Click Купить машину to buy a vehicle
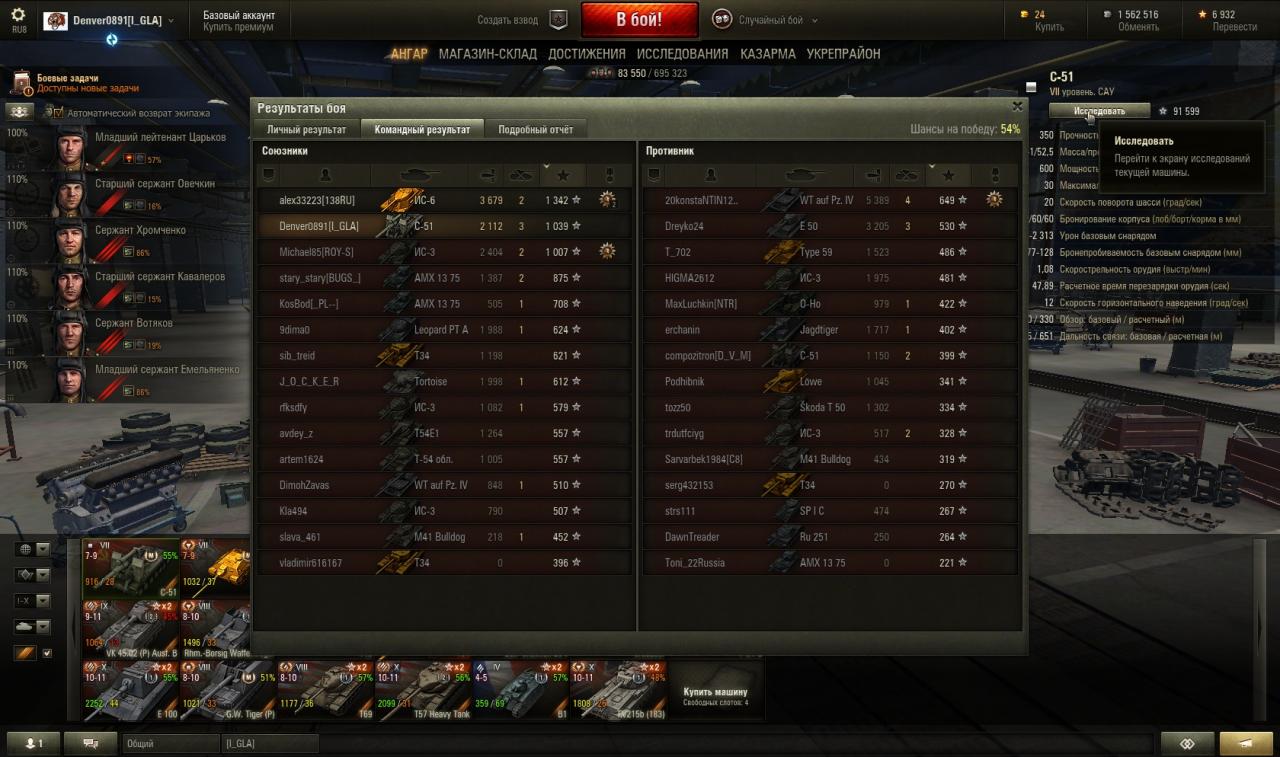The width and height of the screenshot is (1280, 757). [x=715, y=692]
